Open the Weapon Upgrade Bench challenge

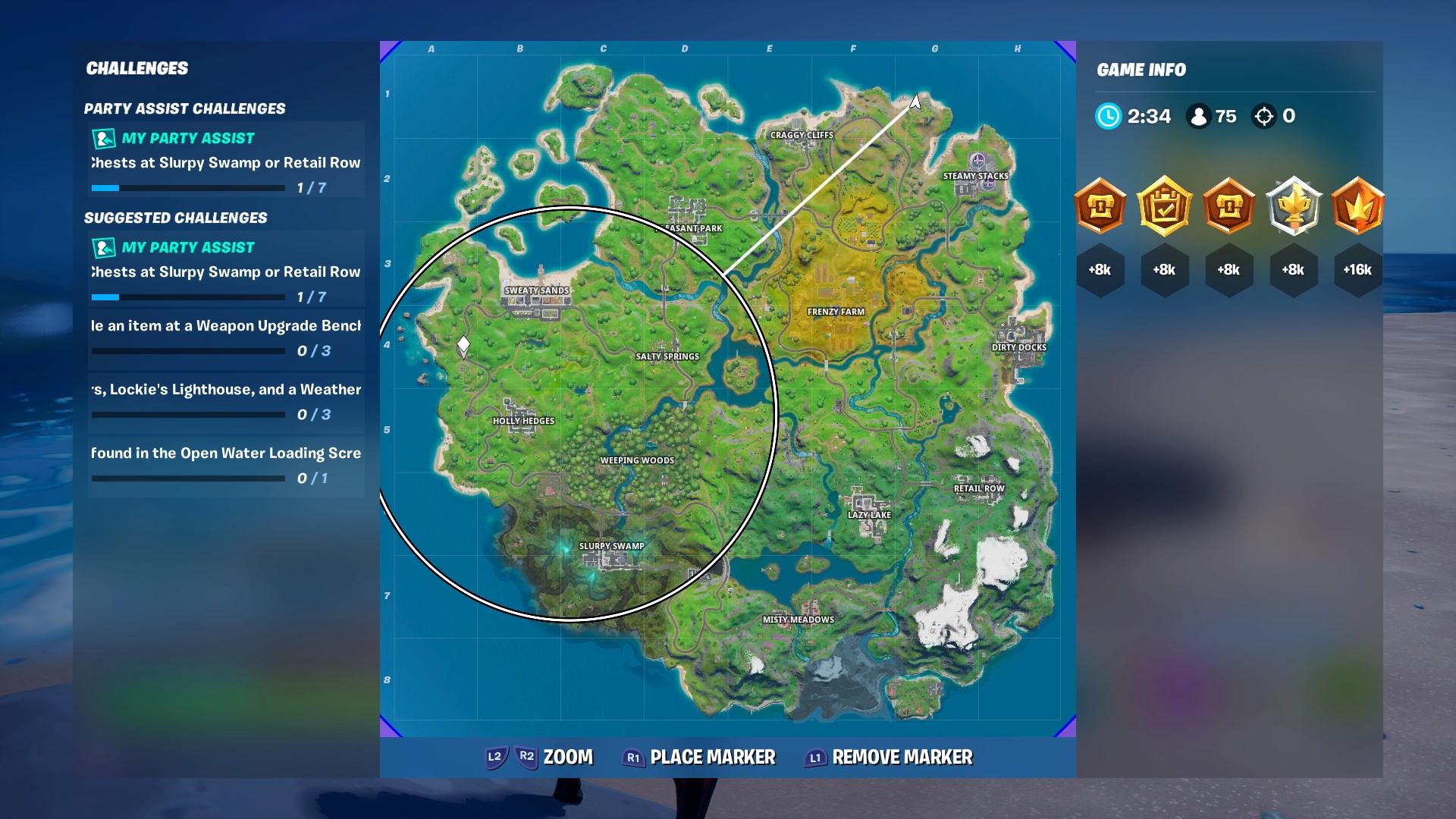[x=226, y=338]
